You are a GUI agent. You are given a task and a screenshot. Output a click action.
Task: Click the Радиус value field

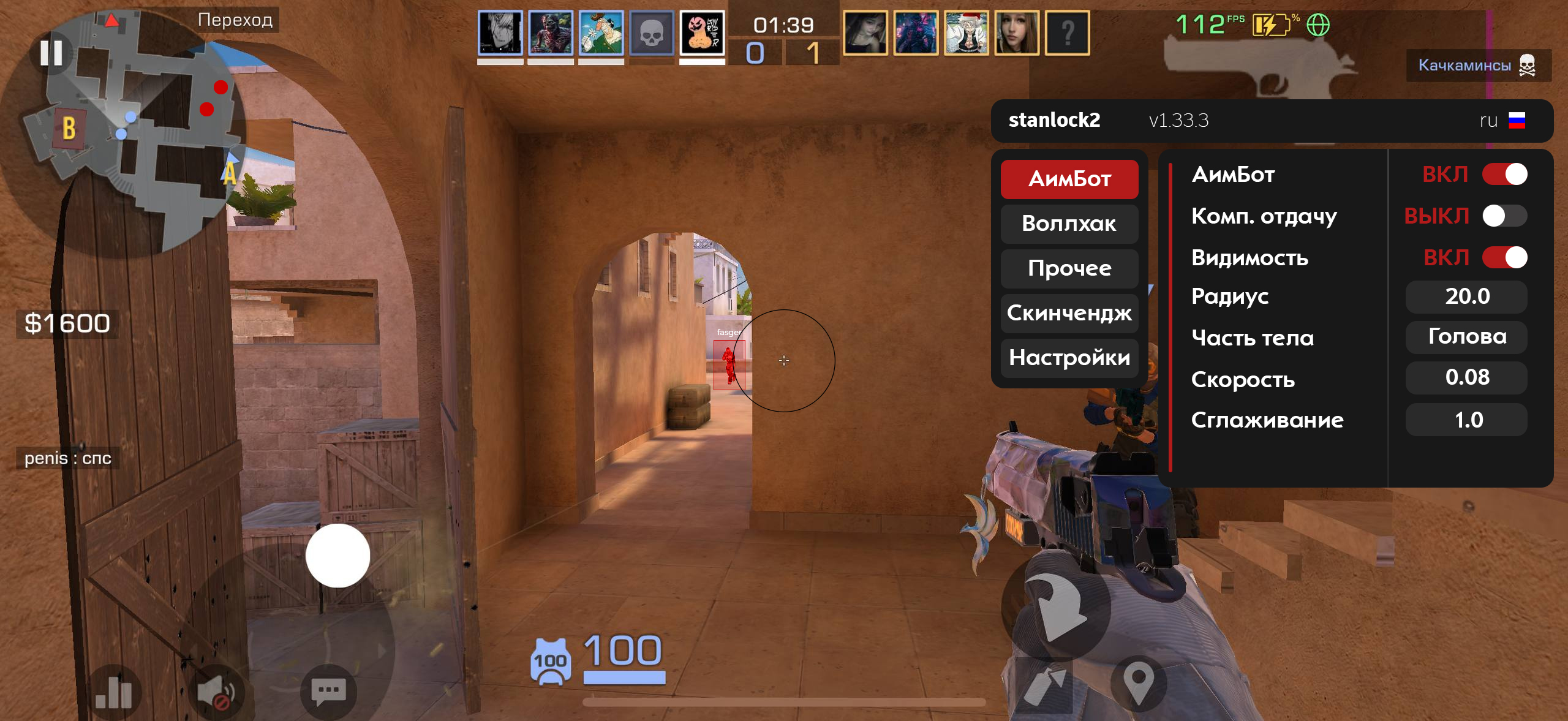(1466, 296)
